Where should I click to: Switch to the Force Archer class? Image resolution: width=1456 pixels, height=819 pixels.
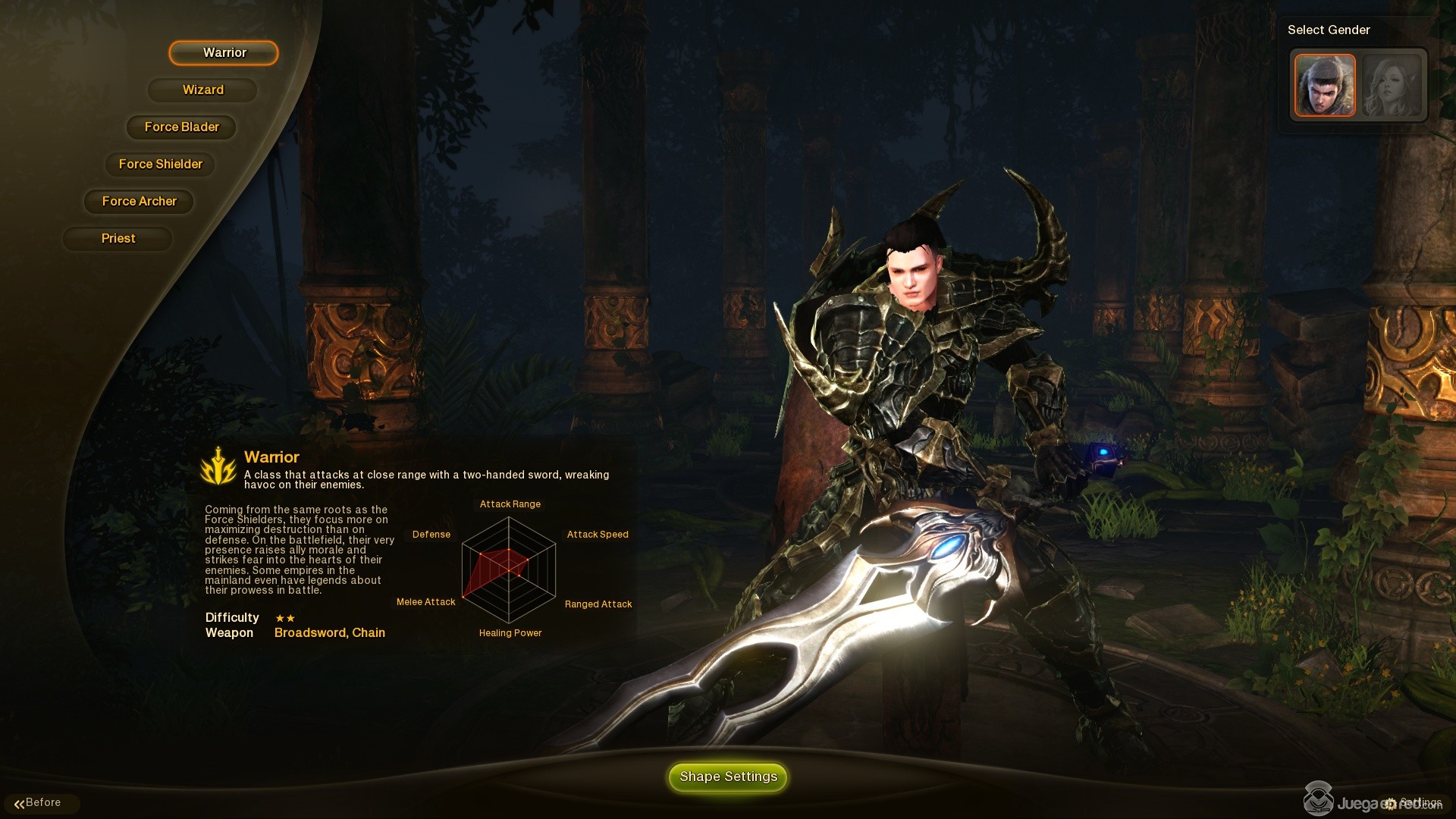(139, 202)
